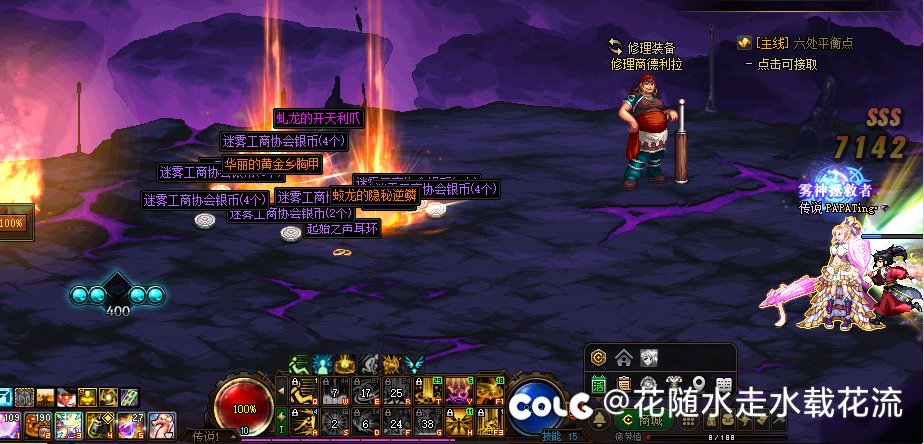924x444 pixels.
Task: Click the house icon in the menu panel
Action: [623, 357]
